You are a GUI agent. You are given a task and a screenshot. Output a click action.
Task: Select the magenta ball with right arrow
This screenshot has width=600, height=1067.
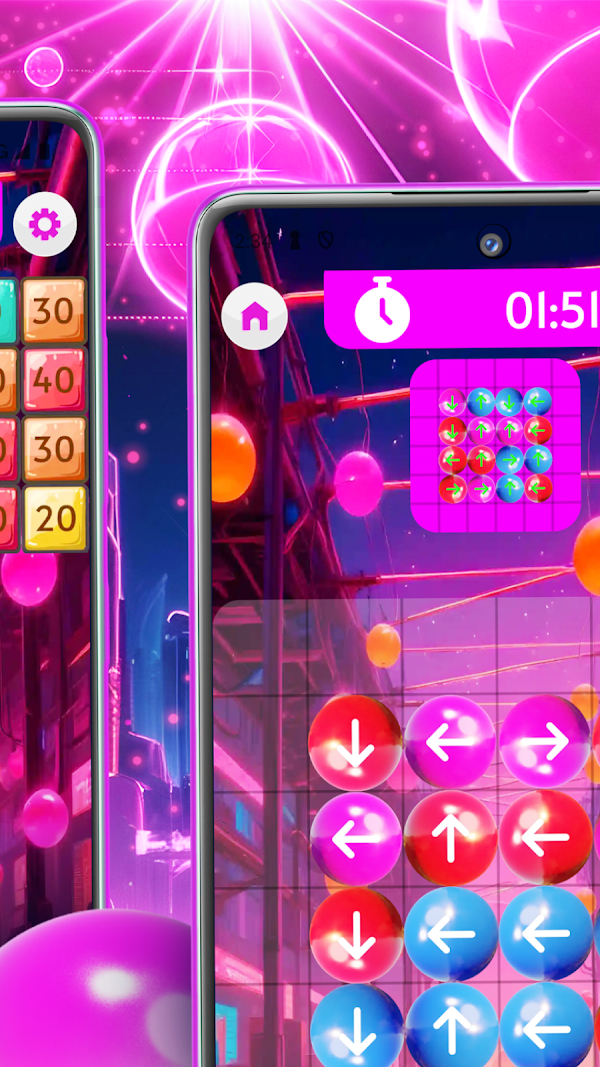coord(545,741)
